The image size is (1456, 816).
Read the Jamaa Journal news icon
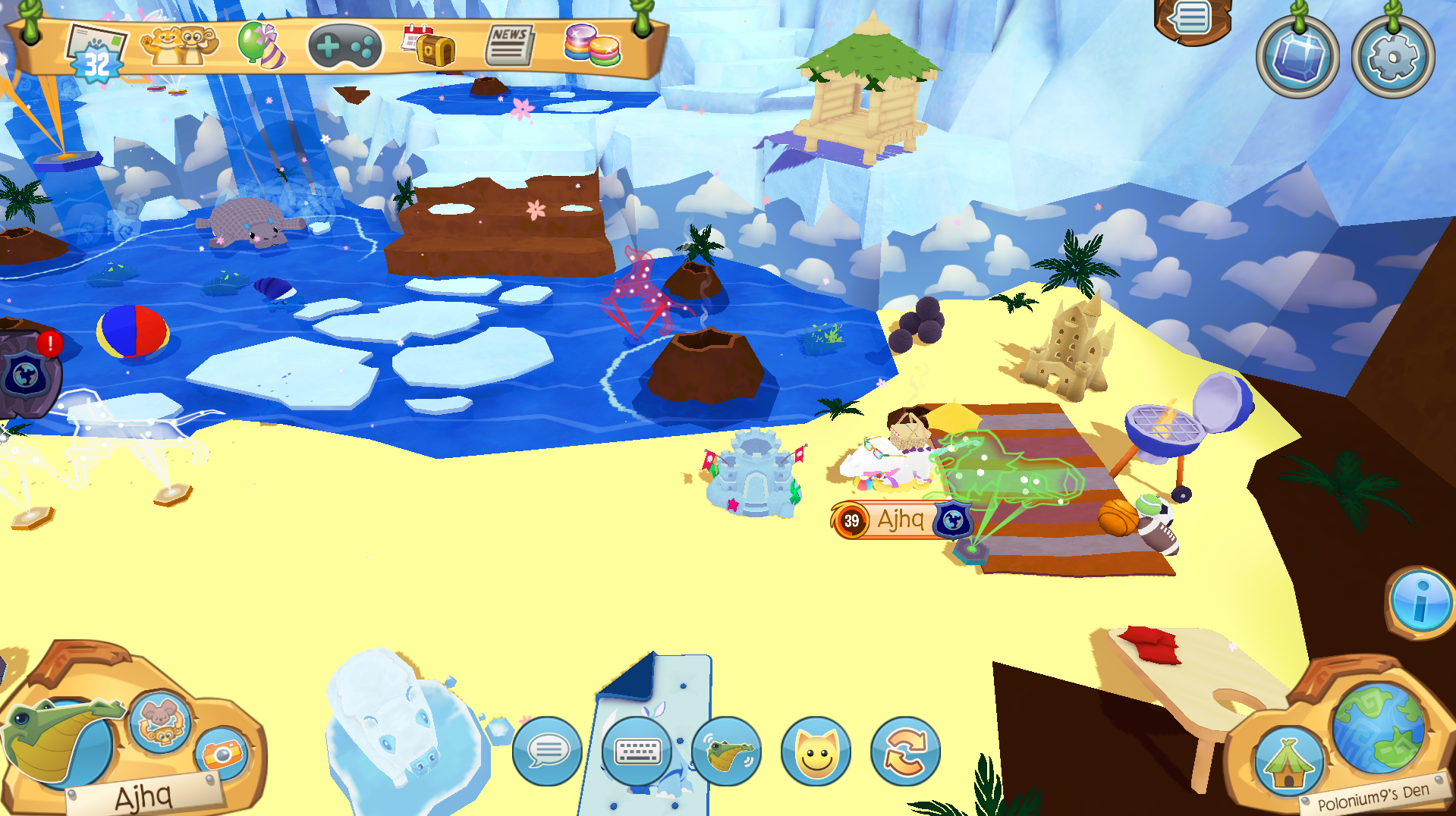pos(508,46)
